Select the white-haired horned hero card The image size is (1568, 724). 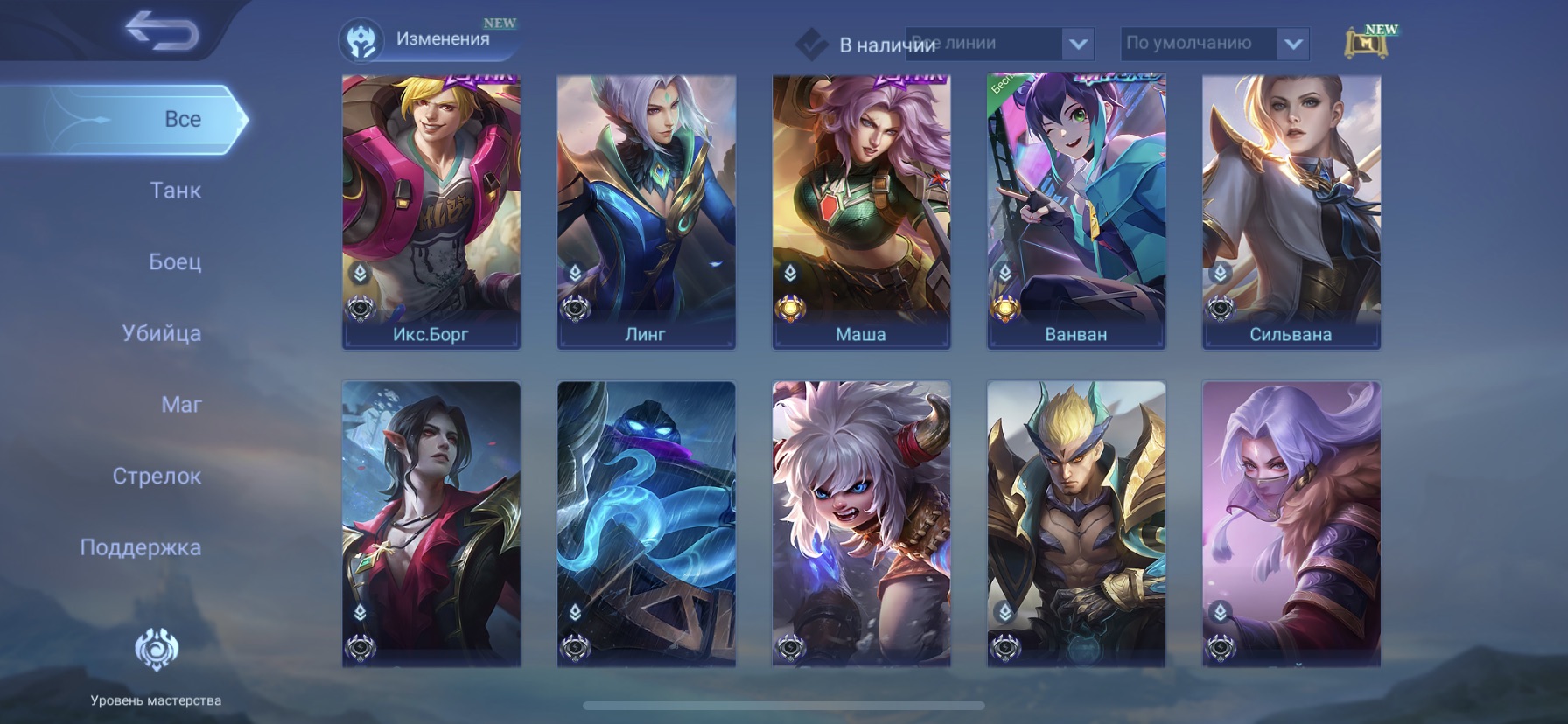click(861, 523)
